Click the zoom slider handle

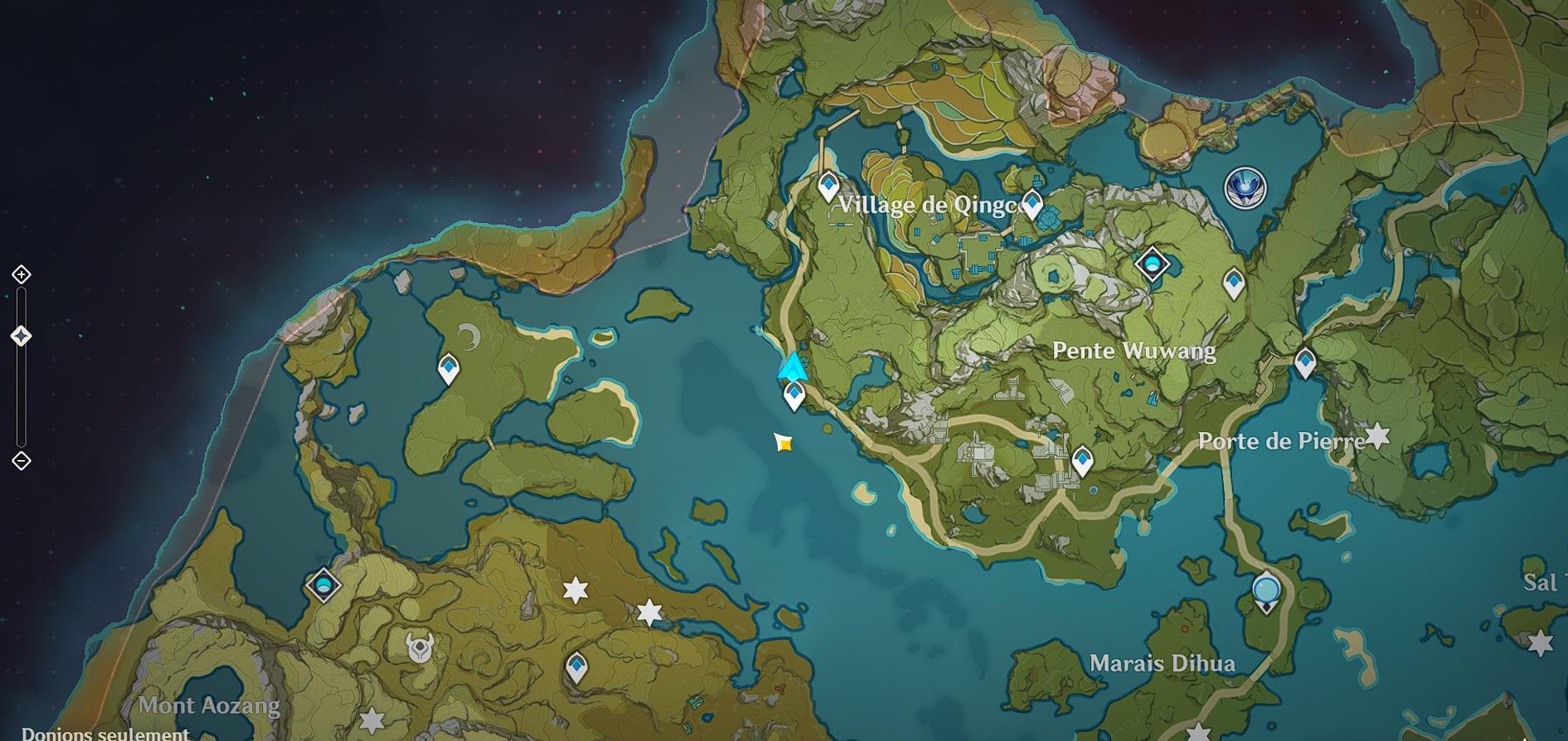tap(22, 336)
